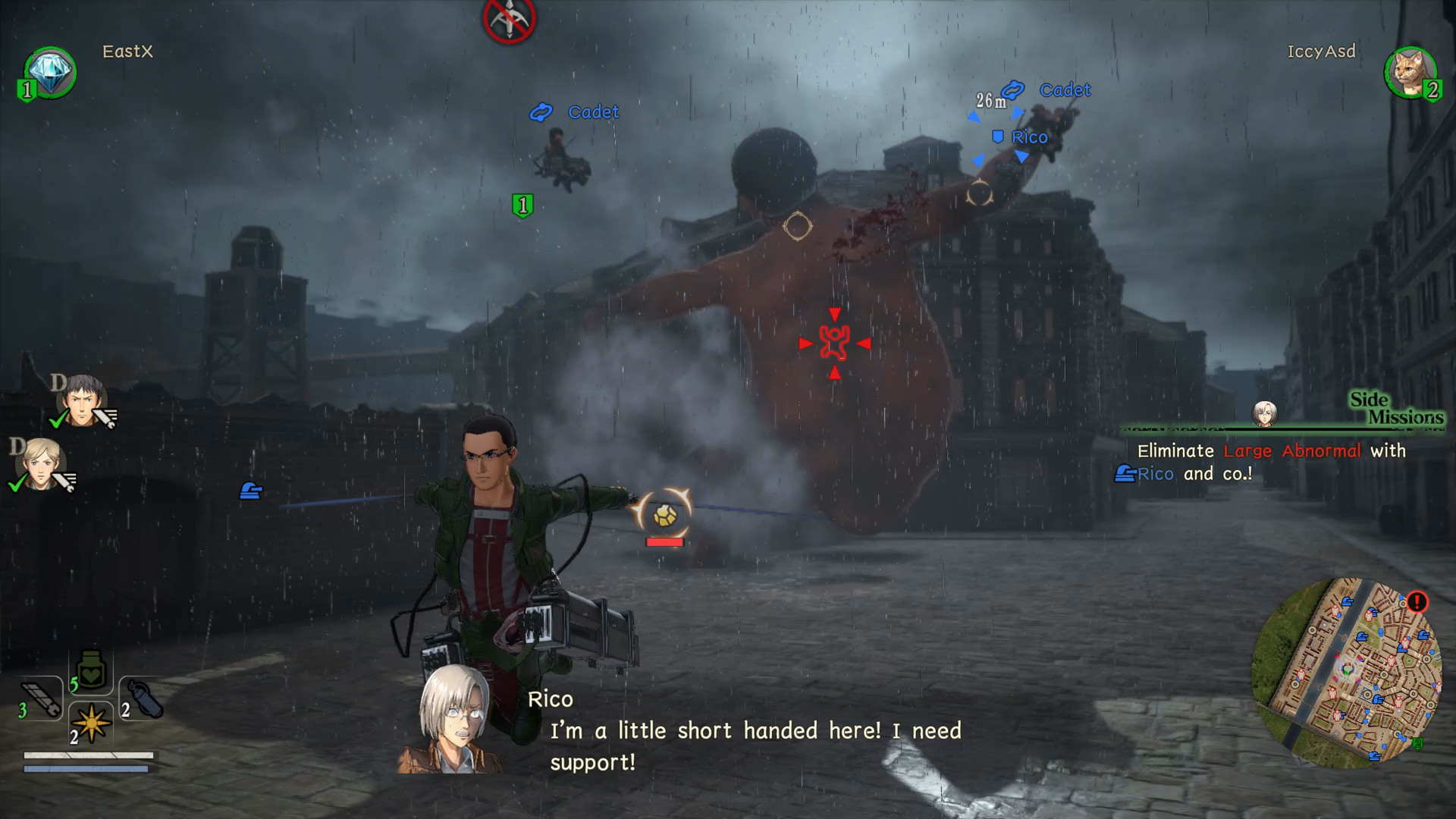This screenshot has height=819, width=1456.
Task: Open the Side Missions objective tracker
Action: coord(1396,409)
